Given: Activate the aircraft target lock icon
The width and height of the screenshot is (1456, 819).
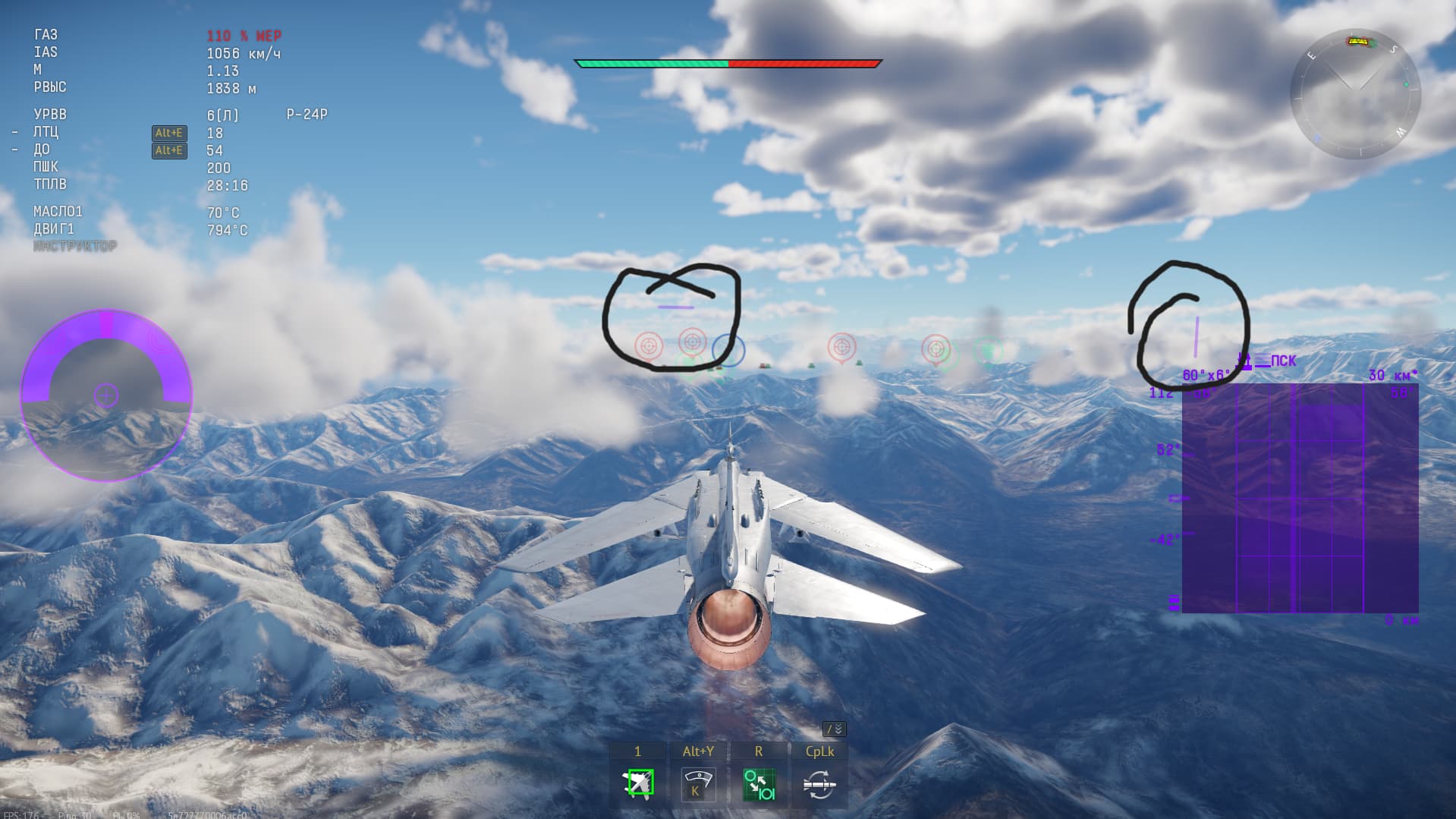Looking at the screenshot, I should (x=637, y=784).
